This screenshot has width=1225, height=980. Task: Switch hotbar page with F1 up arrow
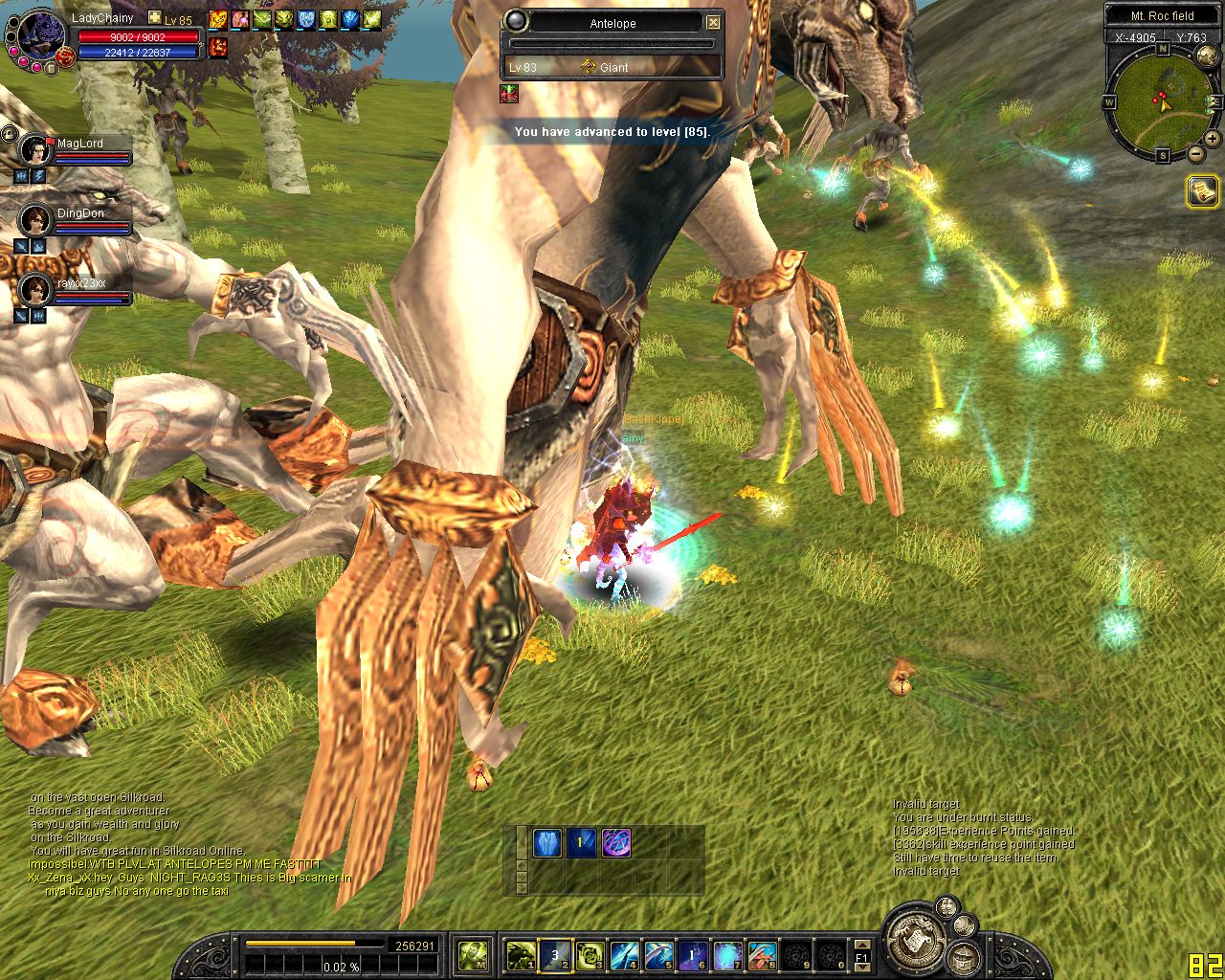click(x=861, y=946)
